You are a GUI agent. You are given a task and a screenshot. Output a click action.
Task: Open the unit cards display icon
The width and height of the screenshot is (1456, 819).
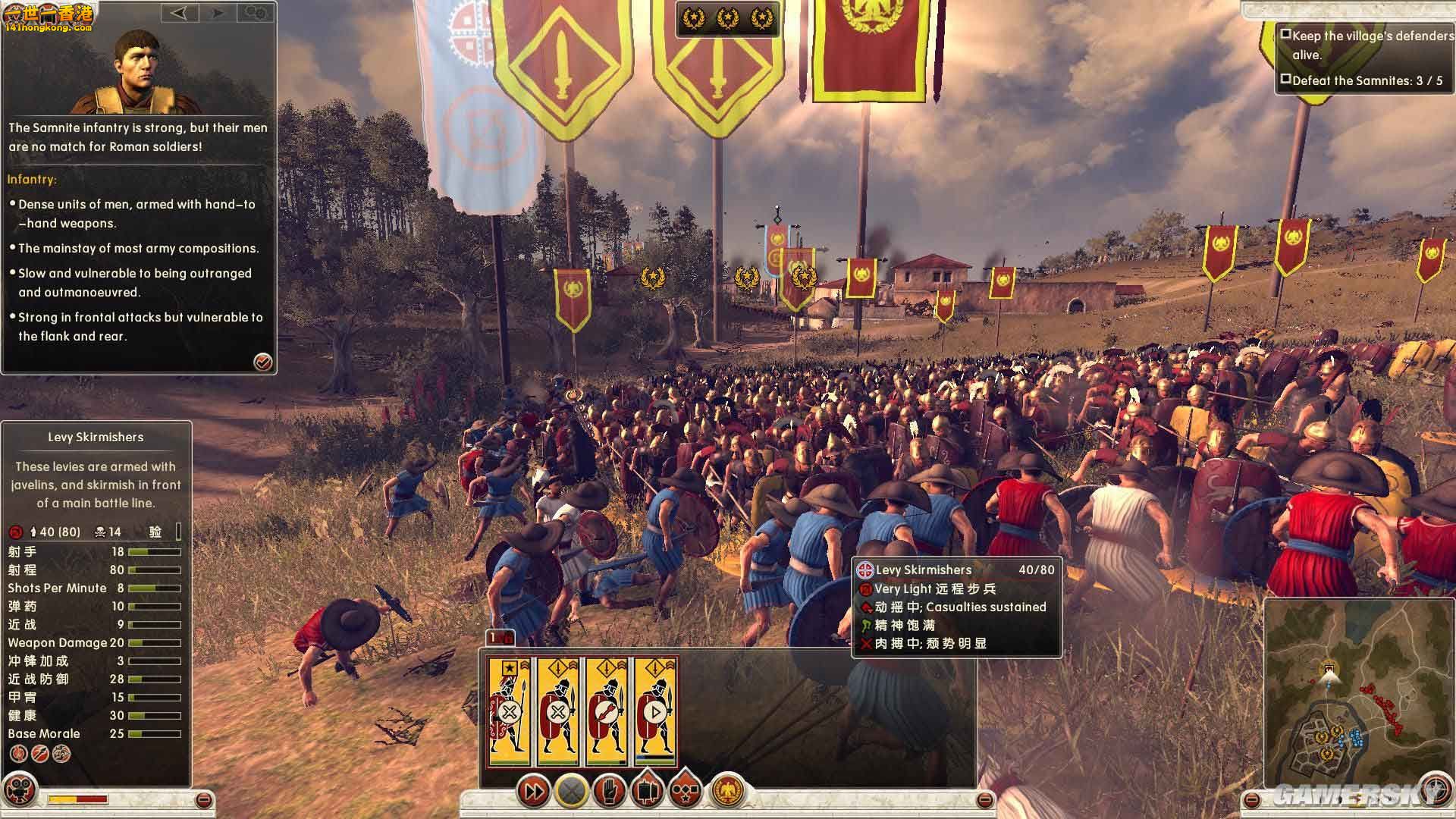click(x=648, y=790)
